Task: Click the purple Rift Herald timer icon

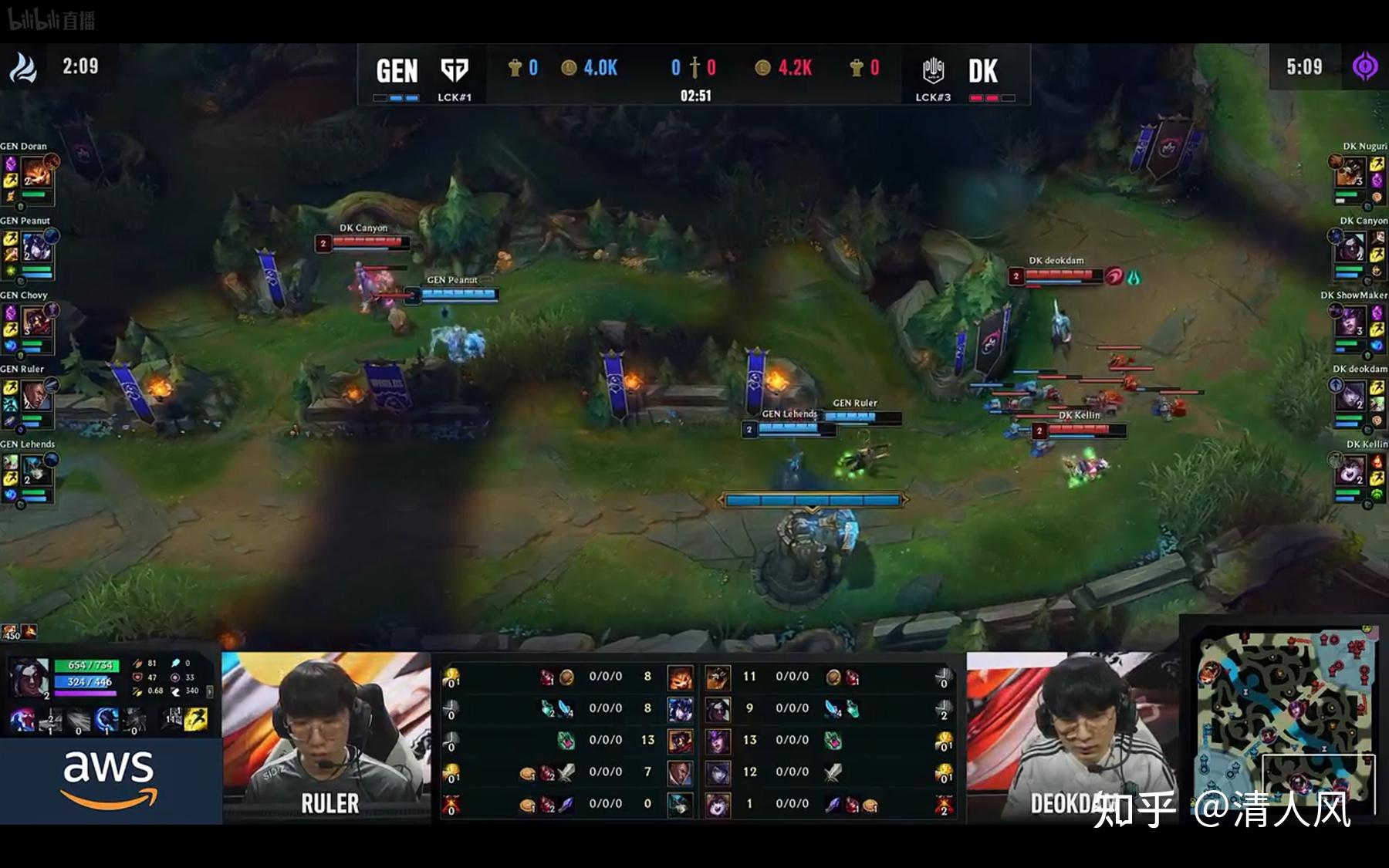Action: (x=1364, y=67)
